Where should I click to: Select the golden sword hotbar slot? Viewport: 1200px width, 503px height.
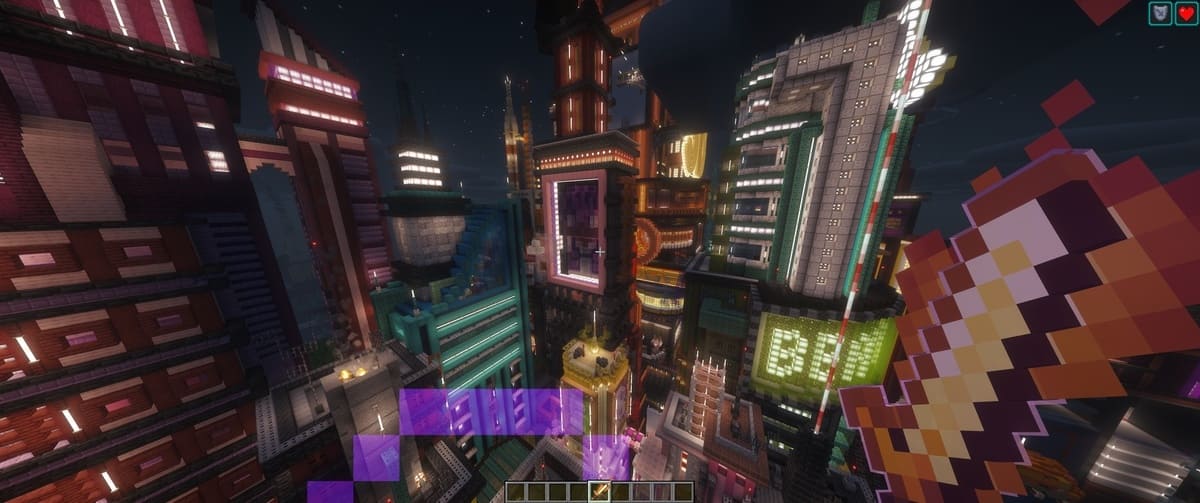click(x=600, y=491)
